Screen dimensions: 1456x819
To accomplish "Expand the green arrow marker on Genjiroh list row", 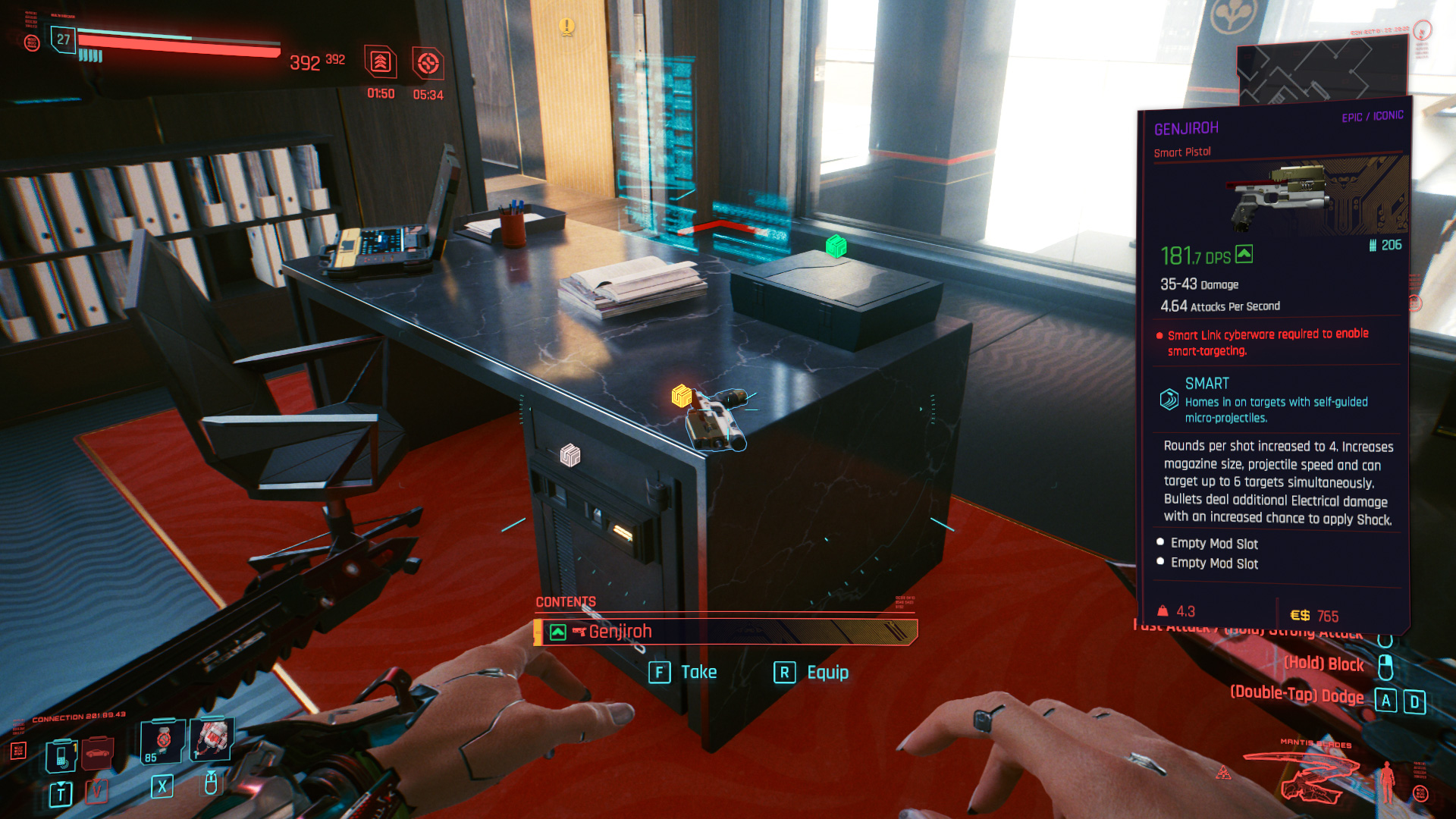I will coord(558,630).
